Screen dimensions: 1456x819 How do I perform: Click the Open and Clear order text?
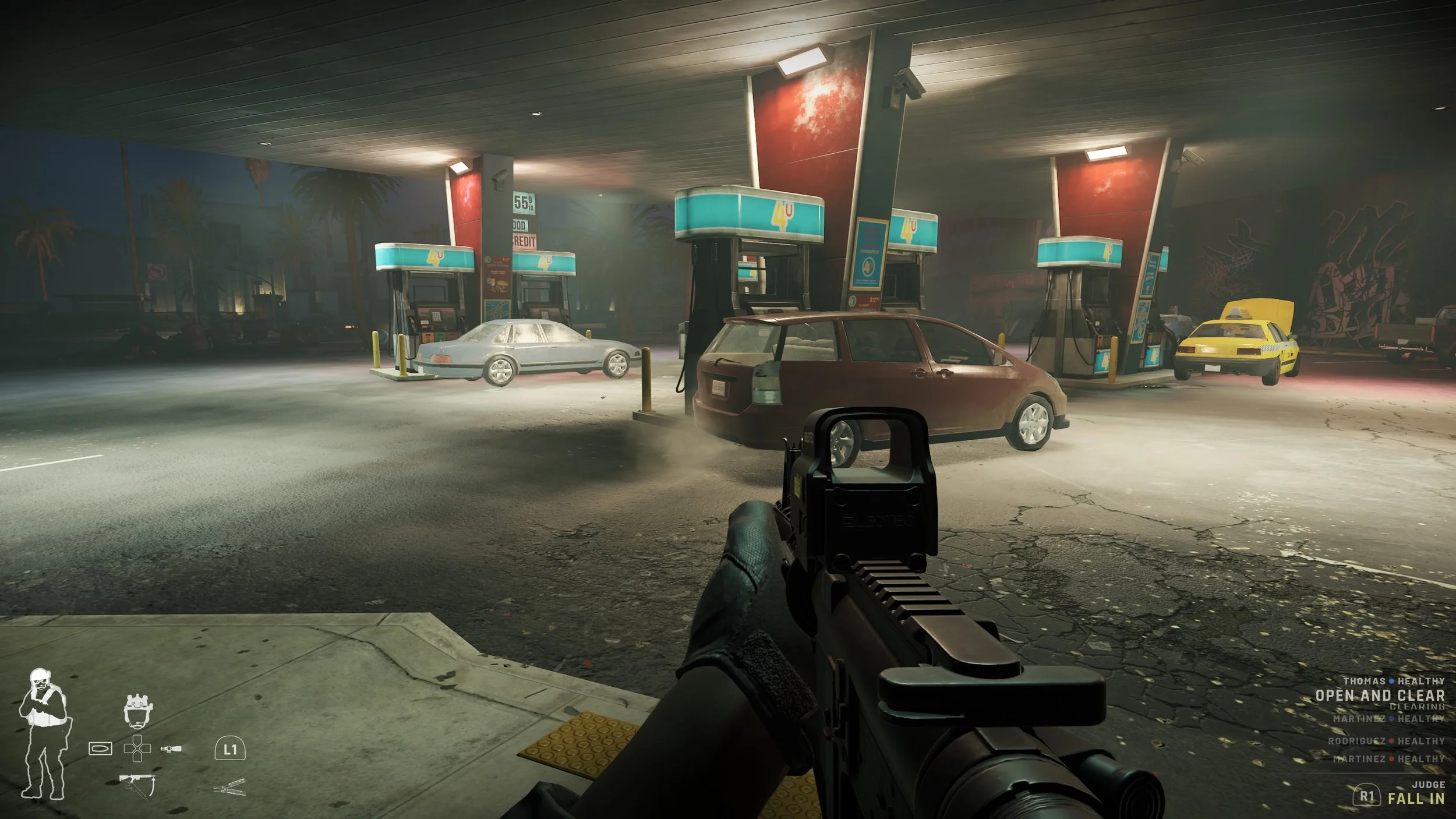[1380, 696]
